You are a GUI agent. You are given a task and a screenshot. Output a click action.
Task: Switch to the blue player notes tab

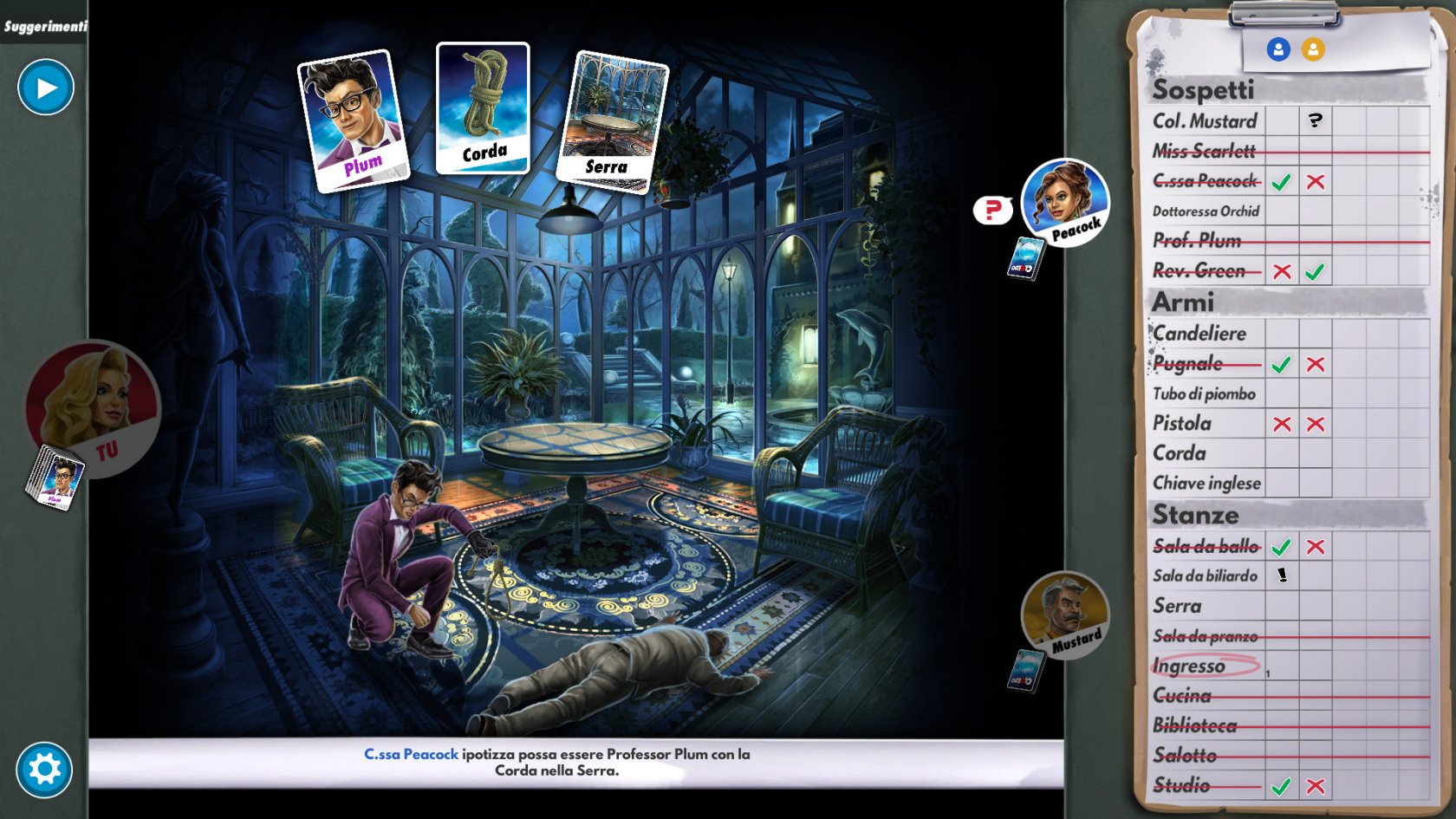click(1278, 49)
